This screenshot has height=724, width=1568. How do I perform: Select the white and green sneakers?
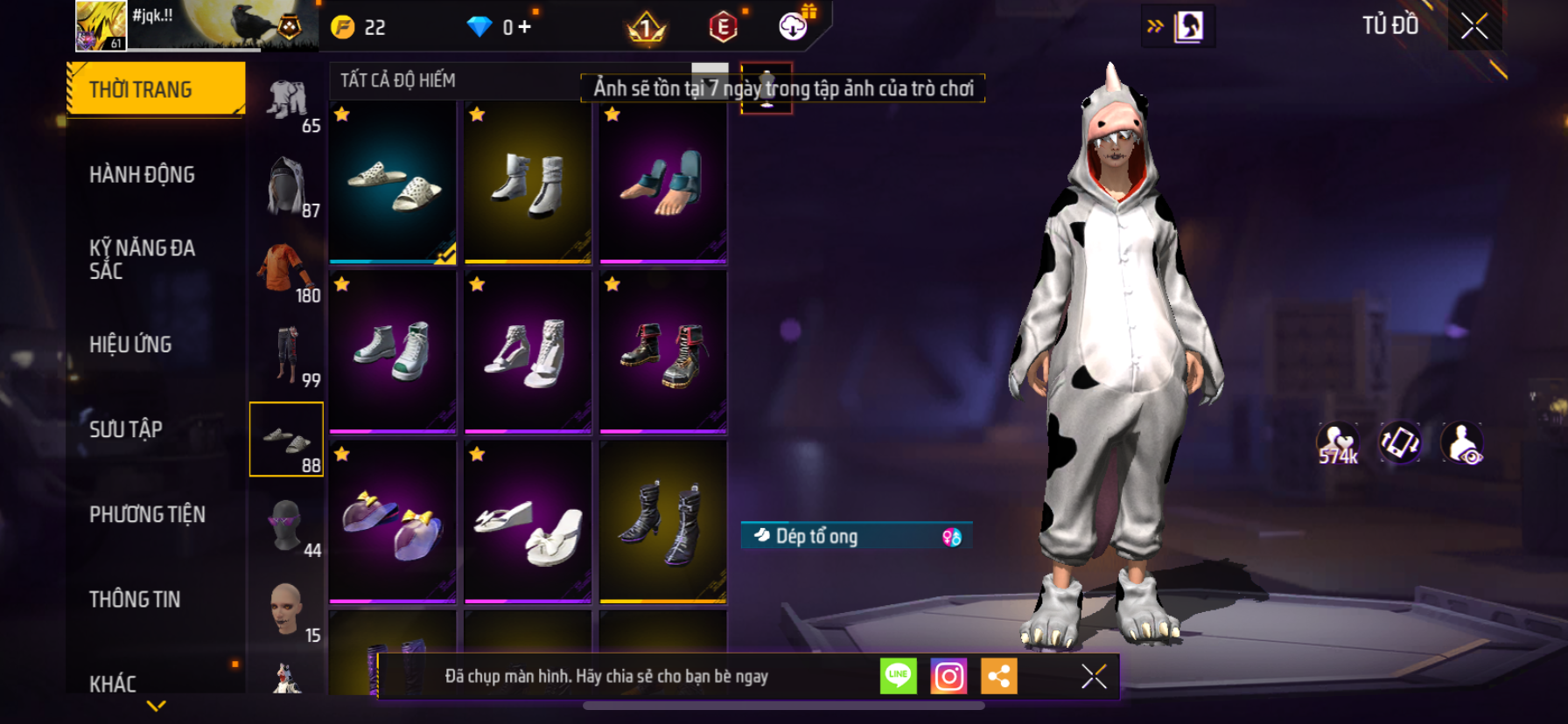pos(393,352)
